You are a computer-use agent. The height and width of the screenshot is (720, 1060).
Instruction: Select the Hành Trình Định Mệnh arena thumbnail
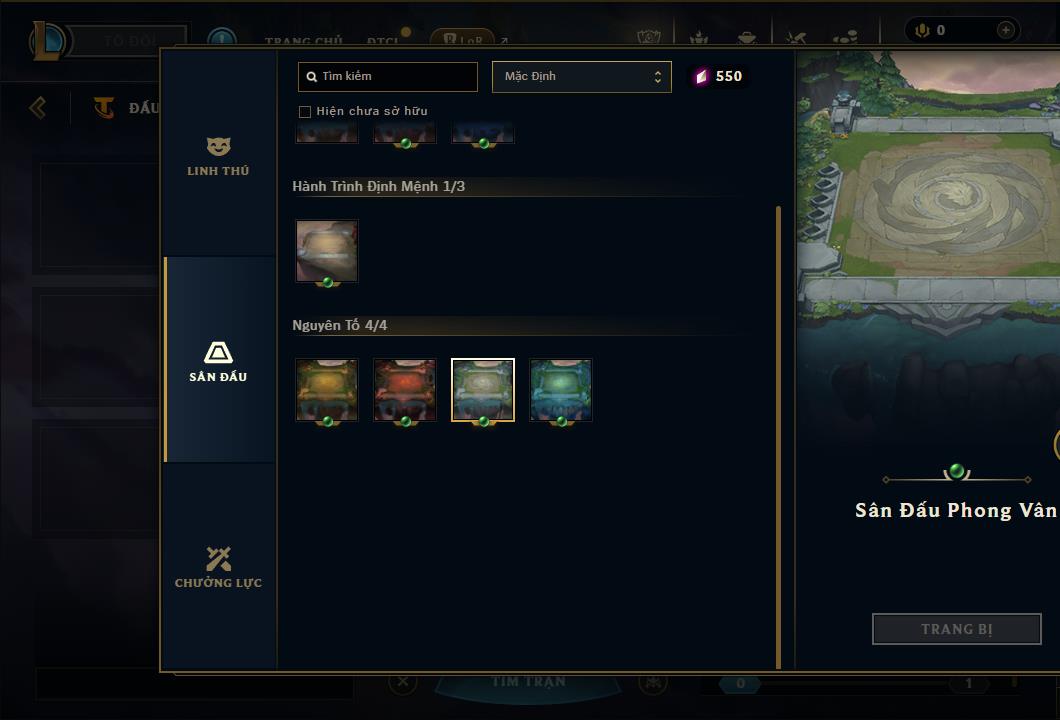click(x=326, y=251)
